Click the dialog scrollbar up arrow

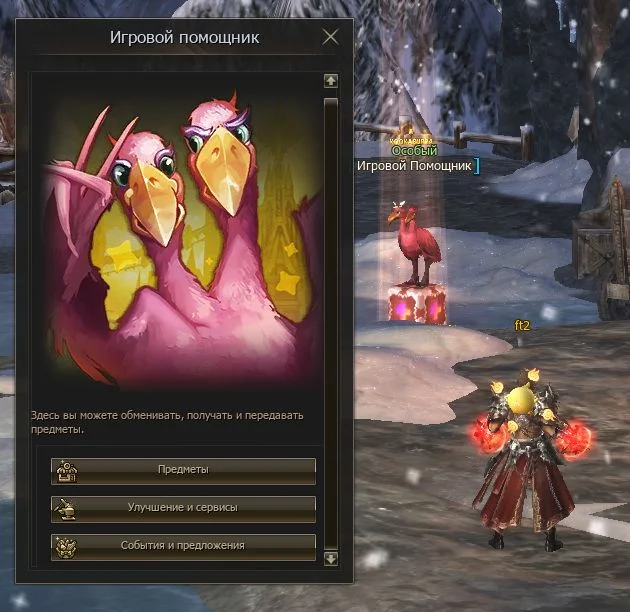pyautogui.click(x=331, y=81)
